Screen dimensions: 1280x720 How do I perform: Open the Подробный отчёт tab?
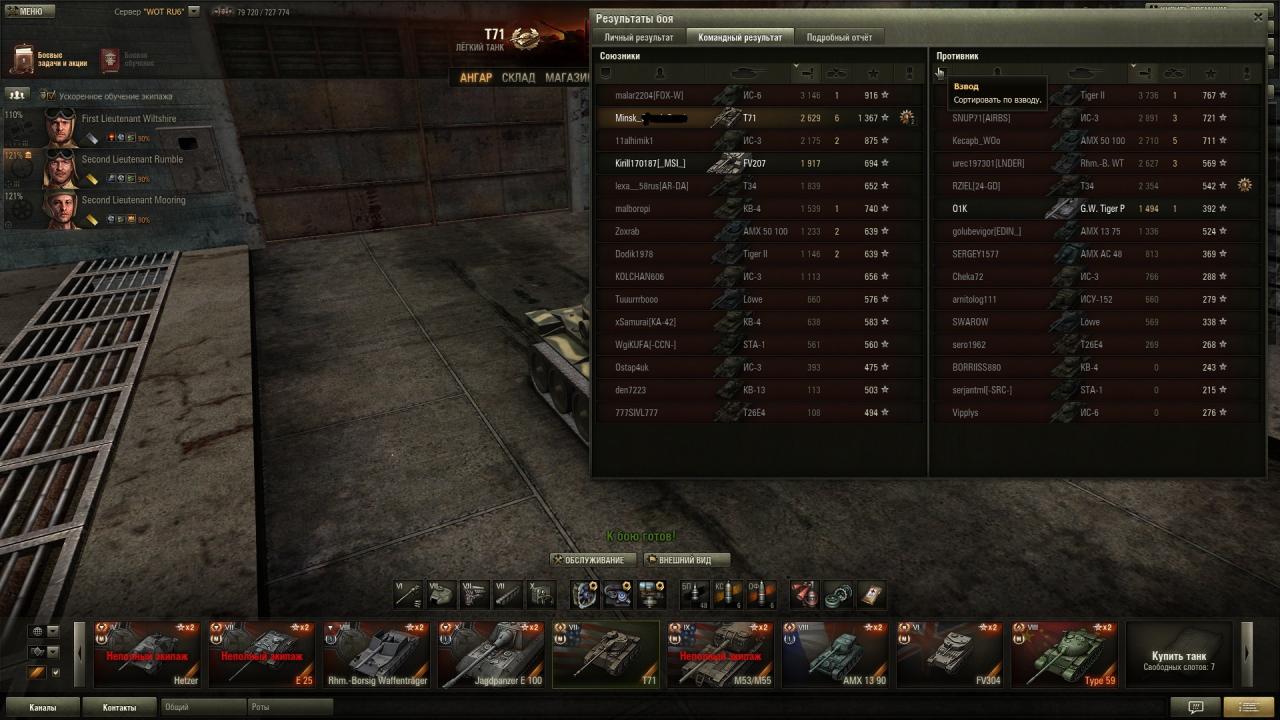coord(839,37)
